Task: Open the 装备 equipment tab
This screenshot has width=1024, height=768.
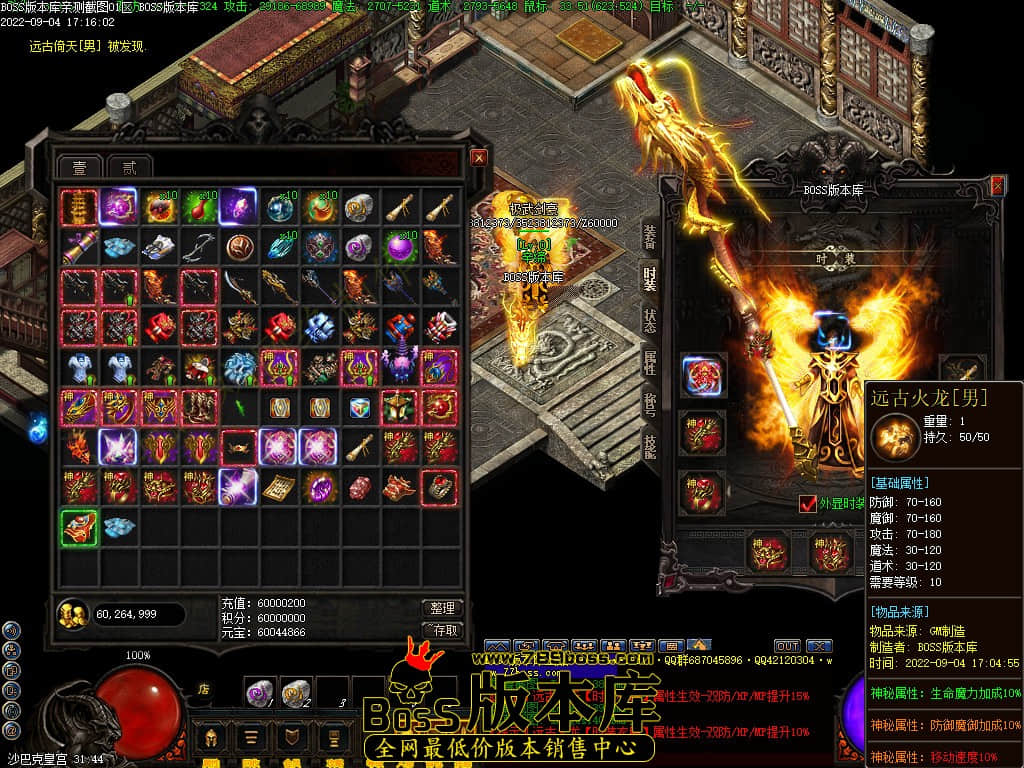Action: pos(649,236)
